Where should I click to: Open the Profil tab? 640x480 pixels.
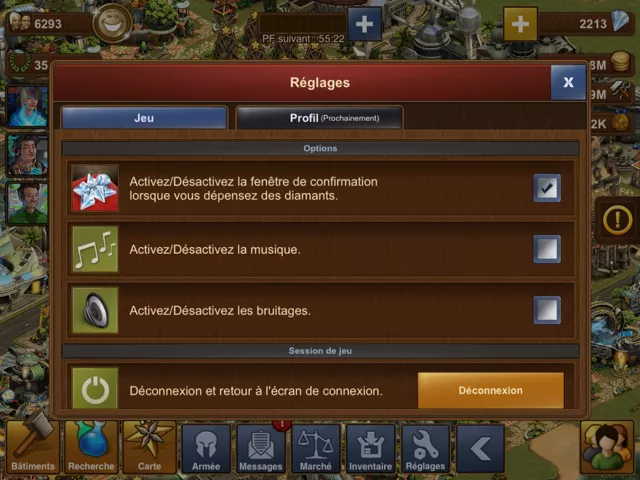click(x=319, y=118)
